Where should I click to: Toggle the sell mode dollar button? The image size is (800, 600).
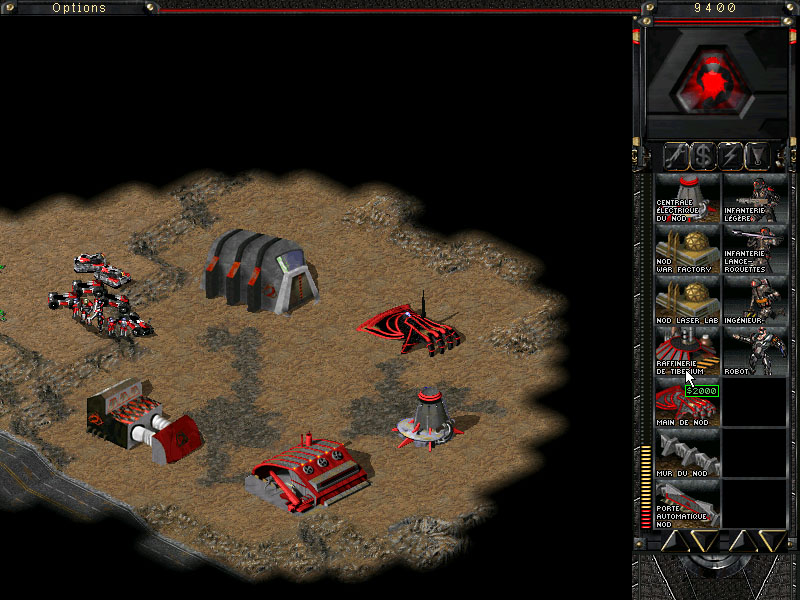coord(703,155)
